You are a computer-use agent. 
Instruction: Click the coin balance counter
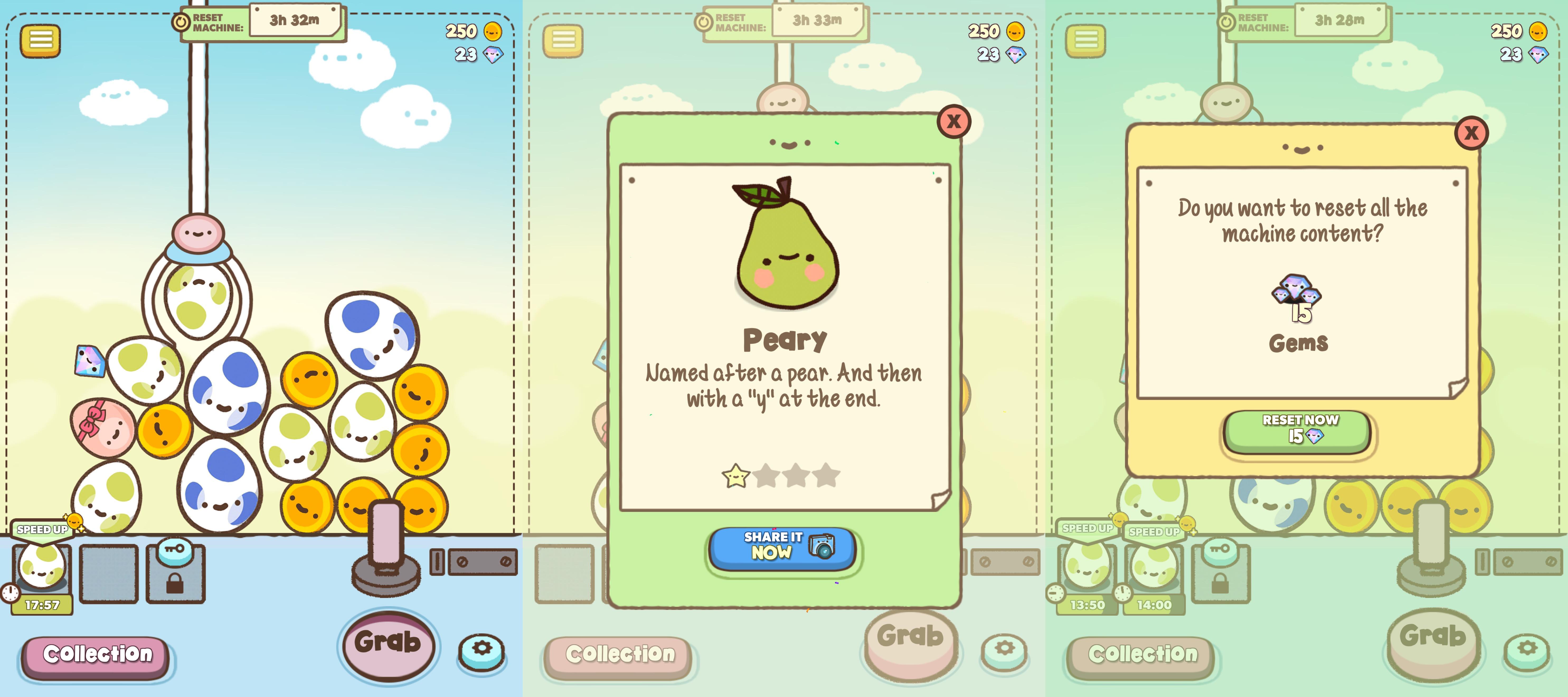coord(474,31)
